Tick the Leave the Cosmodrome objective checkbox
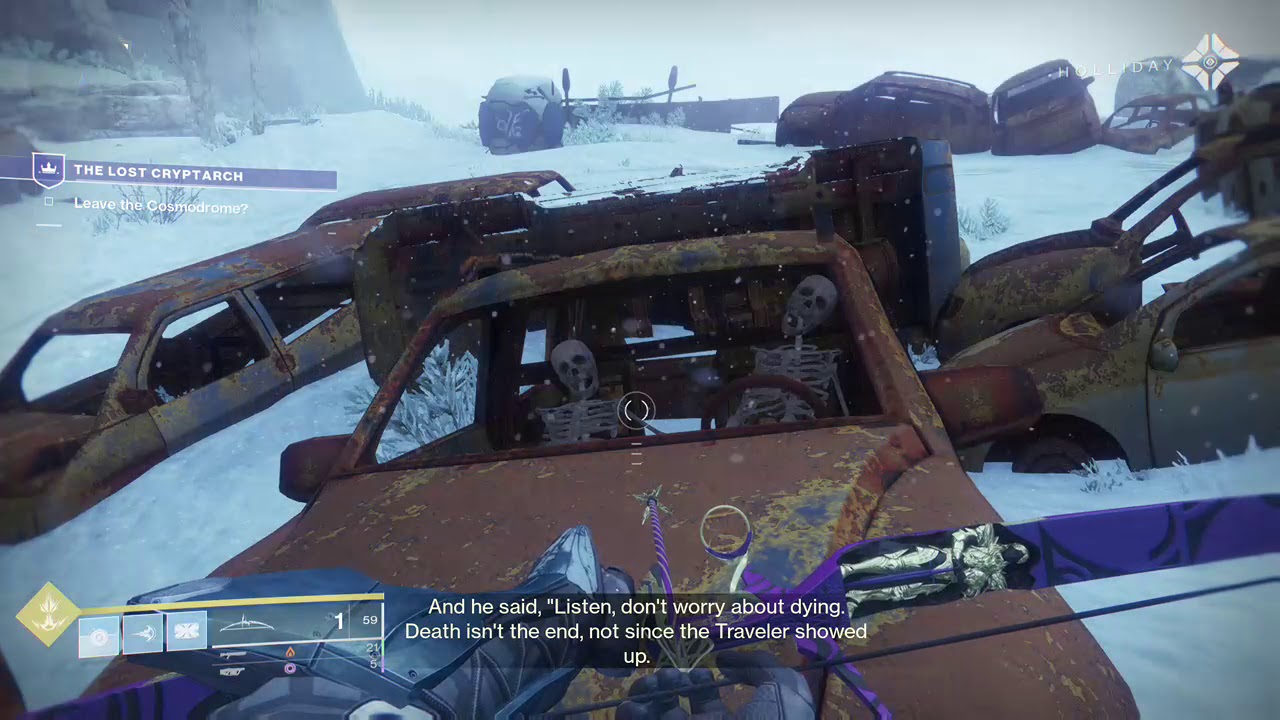 [49, 202]
